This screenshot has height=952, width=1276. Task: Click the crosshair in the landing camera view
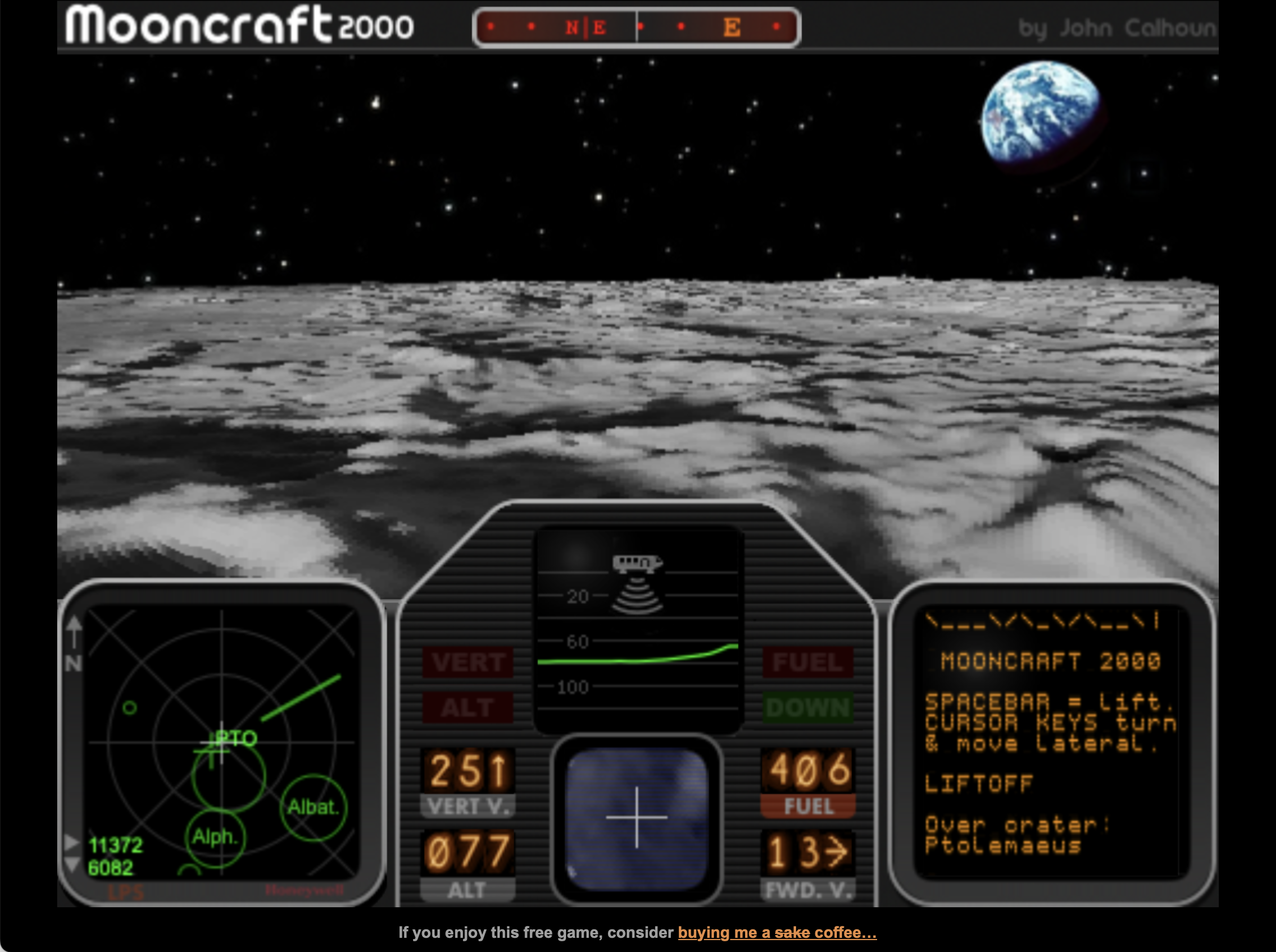point(636,817)
